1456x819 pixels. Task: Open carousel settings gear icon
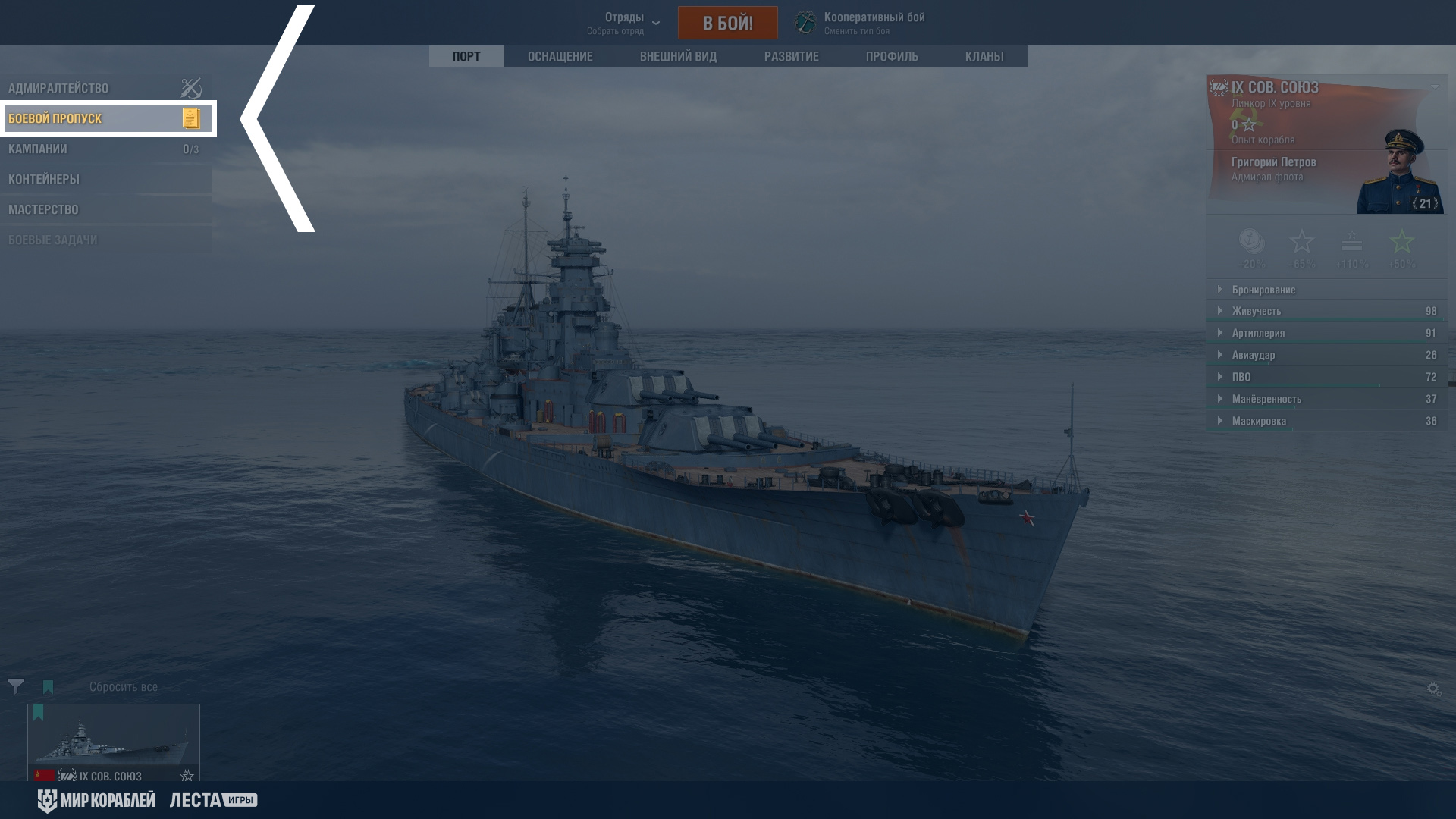(1433, 689)
